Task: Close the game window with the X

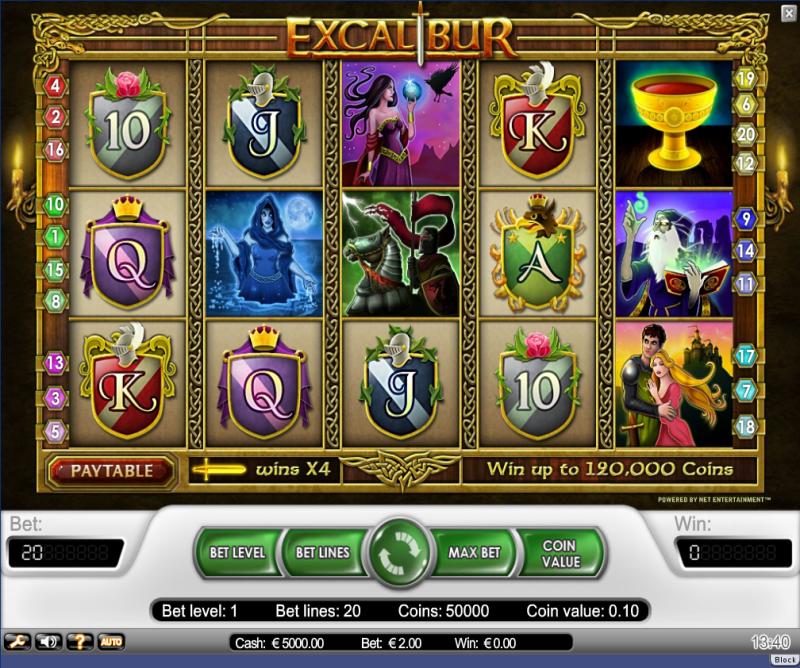Action: coord(788,12)
